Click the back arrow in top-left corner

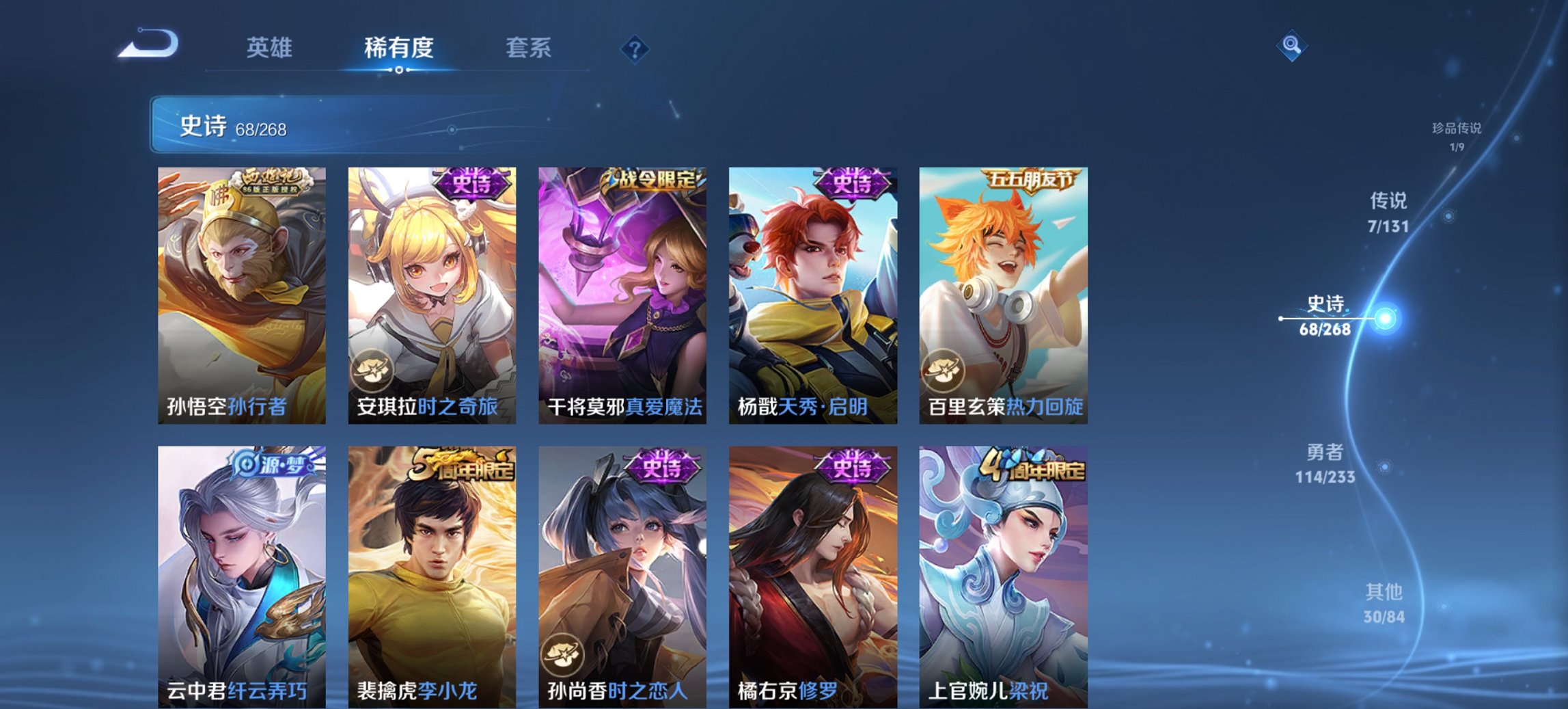(149, 45)
